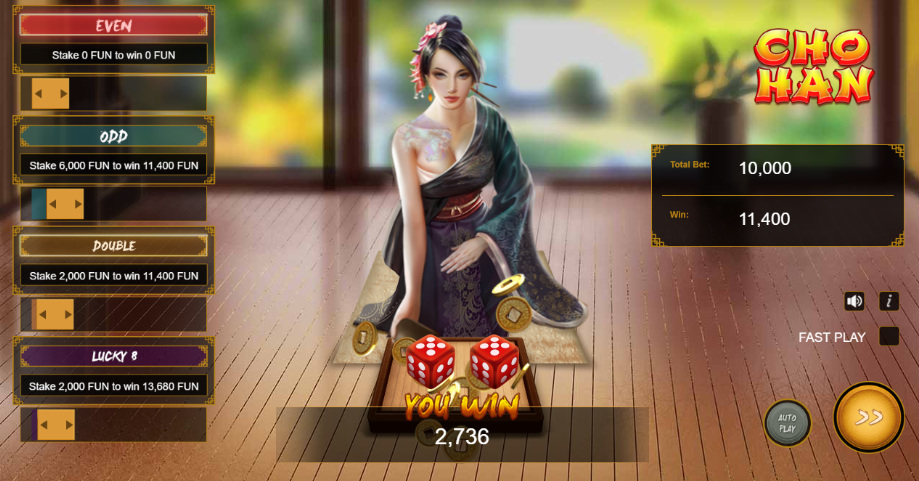This screenshot has height=481, width=919.
Task: Start the next round with the gold arrow button
Action: point(868,417)
